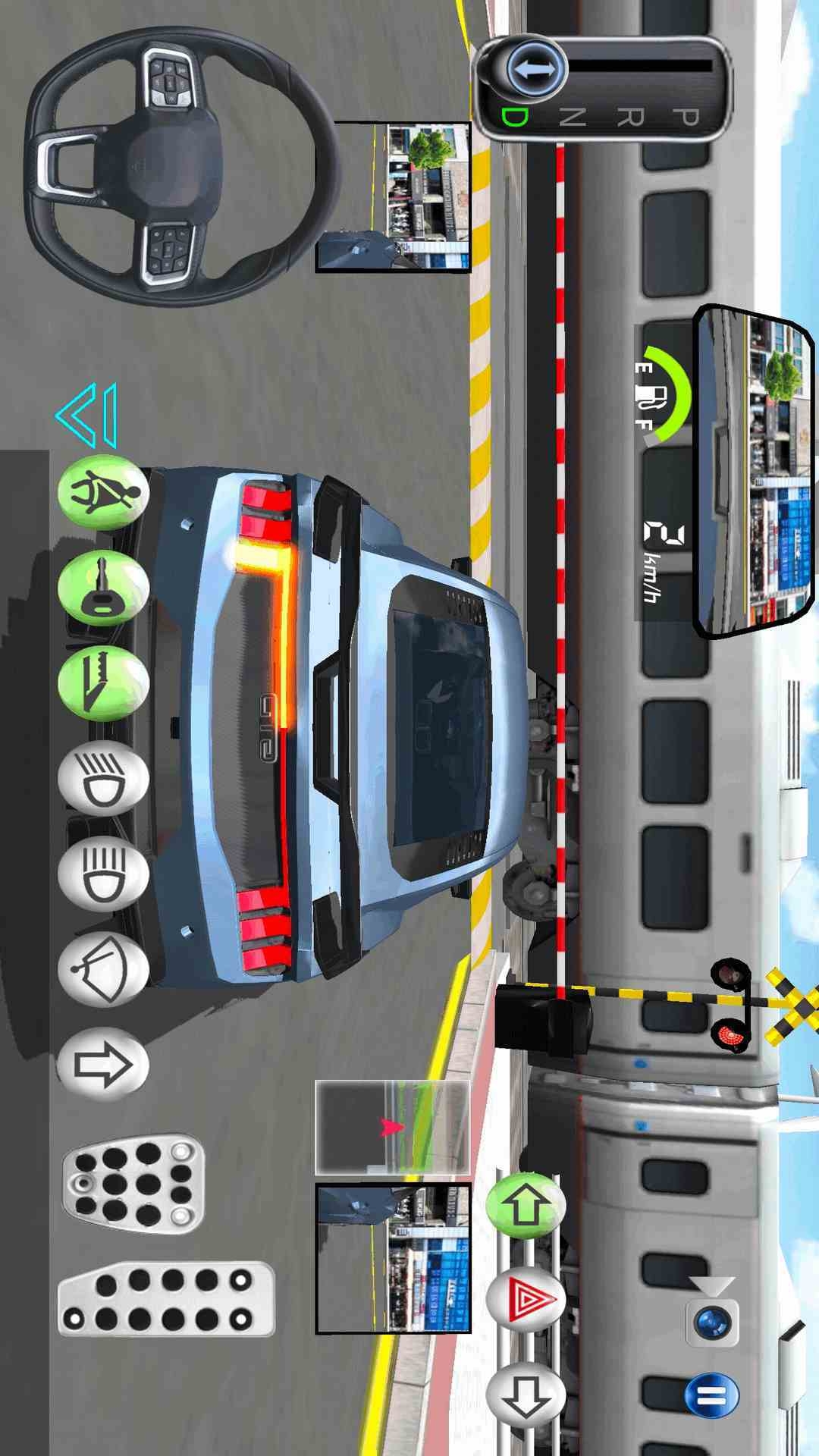Activate the green arrow turn signal
The width and height of the screenshot is (819, 1456).
coord(526,1205)
